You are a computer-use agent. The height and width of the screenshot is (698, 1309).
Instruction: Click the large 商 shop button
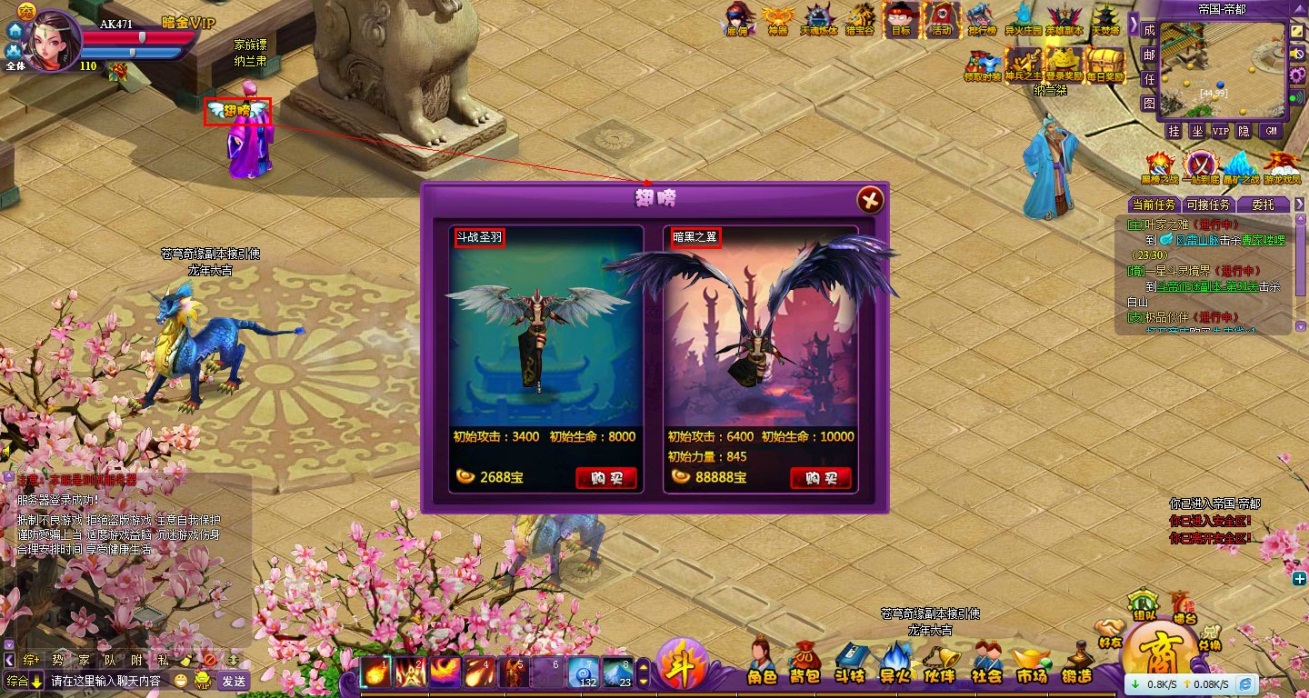point(1158,660)
